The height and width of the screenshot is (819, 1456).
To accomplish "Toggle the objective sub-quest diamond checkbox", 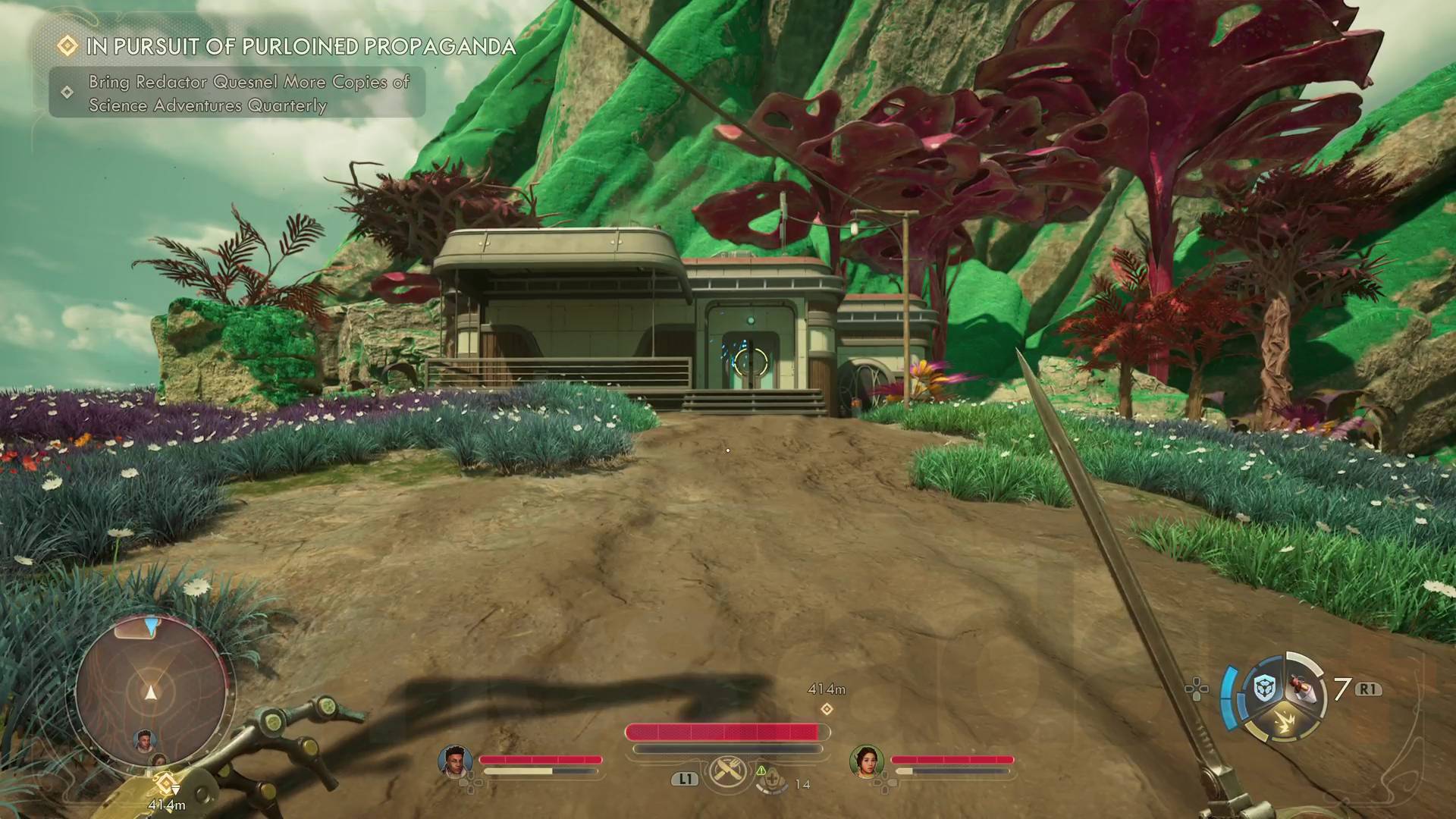I will (65, 93).
